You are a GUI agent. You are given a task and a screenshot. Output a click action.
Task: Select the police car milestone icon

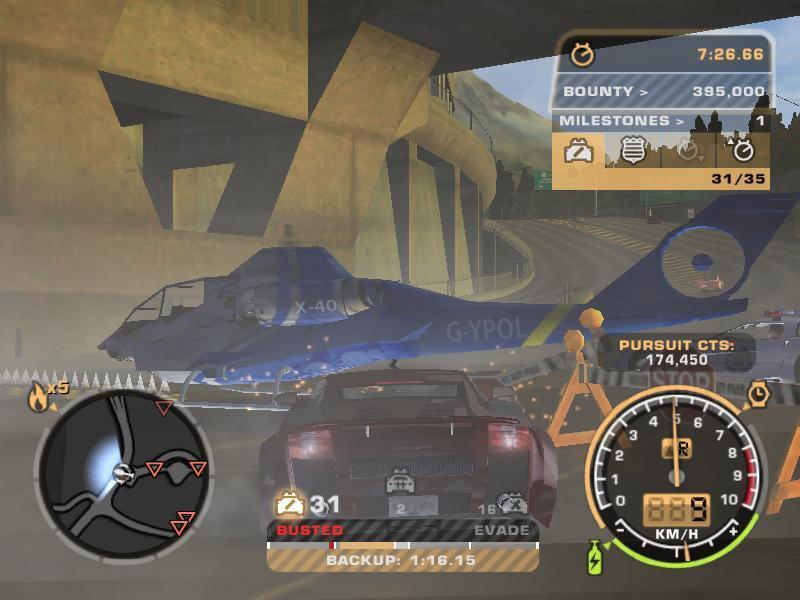(579, 151)
